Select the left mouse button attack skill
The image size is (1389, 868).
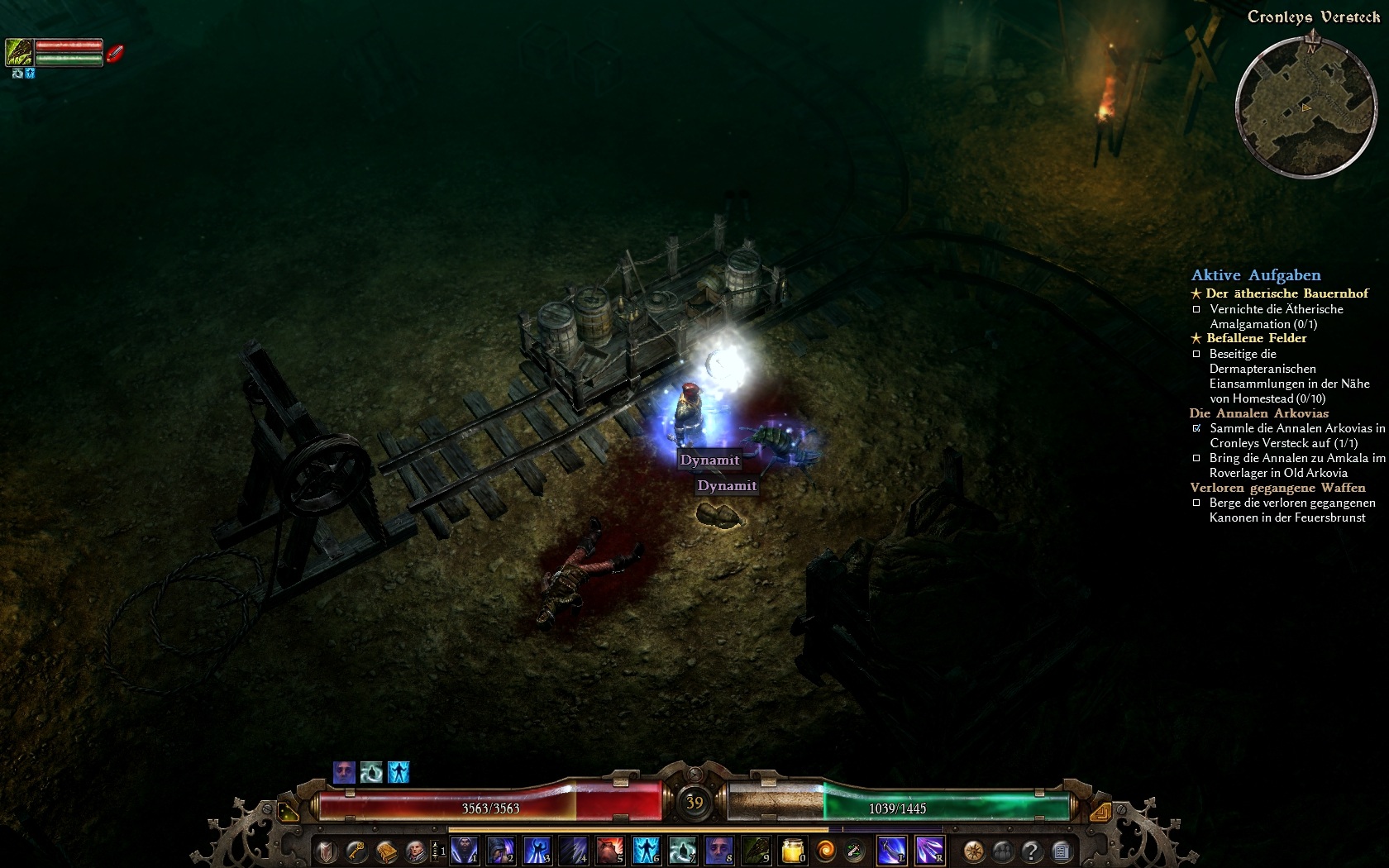(x=891, y=850)
